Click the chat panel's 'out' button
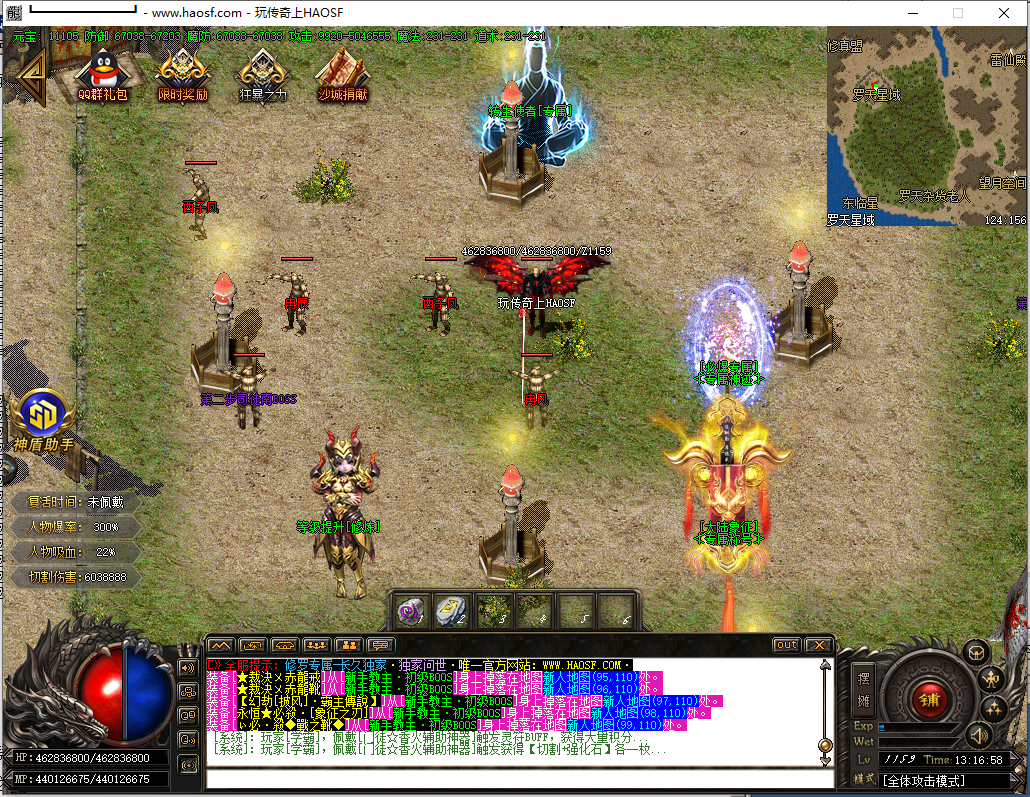The image size is (1030, 797). coord(786,645)
